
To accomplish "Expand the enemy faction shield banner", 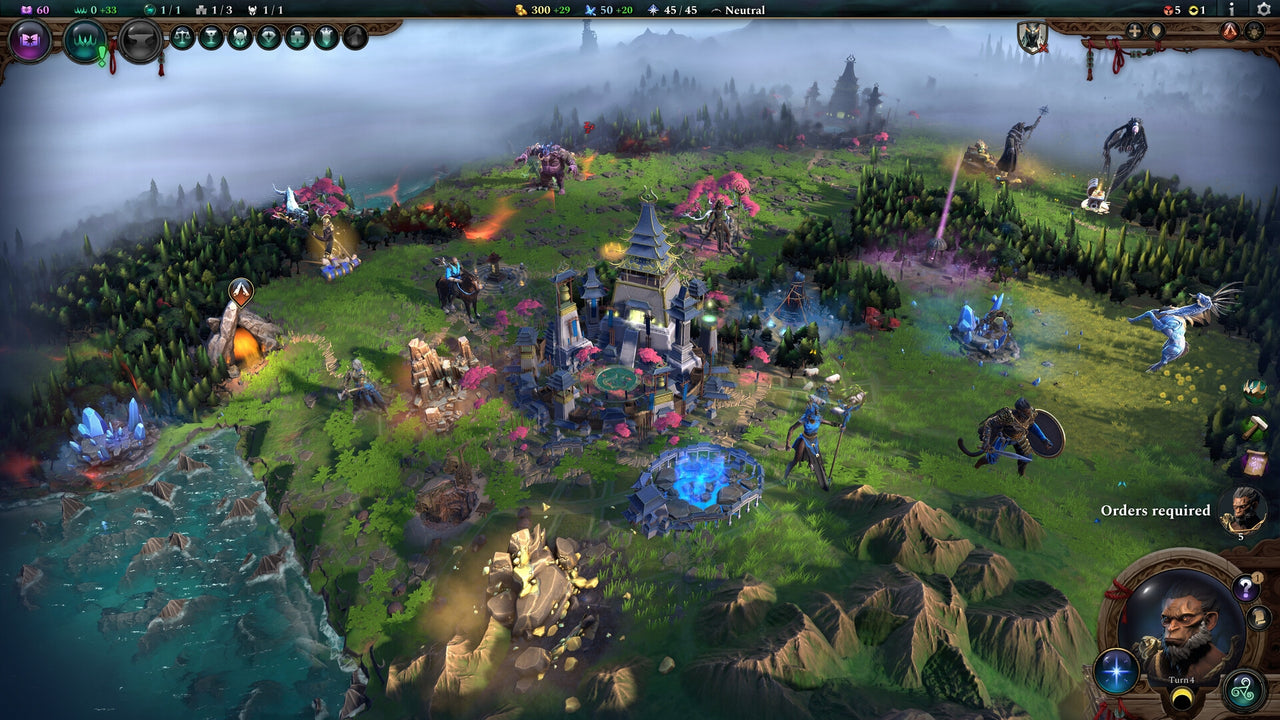I will coord(1031,38).
